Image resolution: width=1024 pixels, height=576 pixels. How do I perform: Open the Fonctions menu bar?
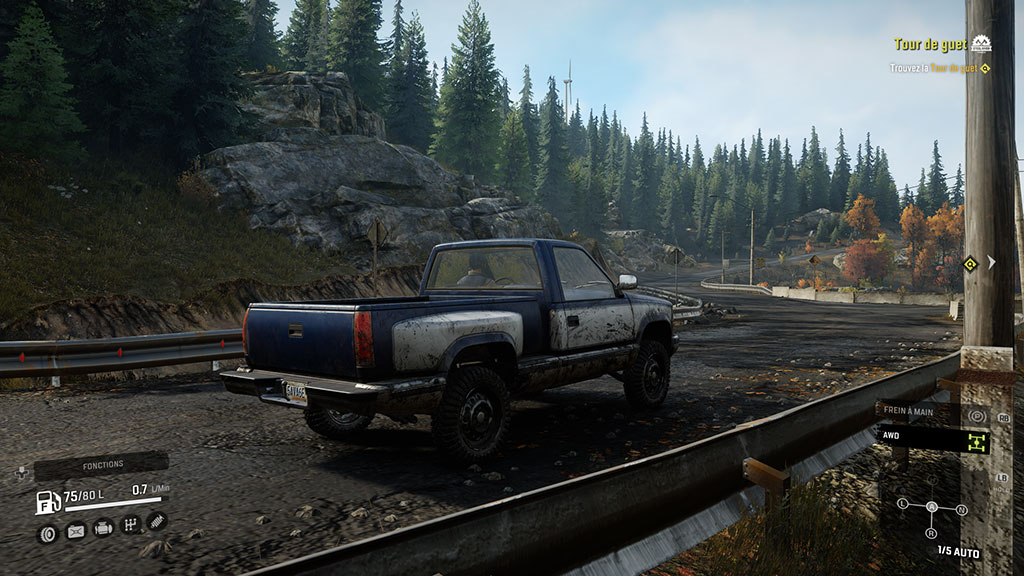101,465
